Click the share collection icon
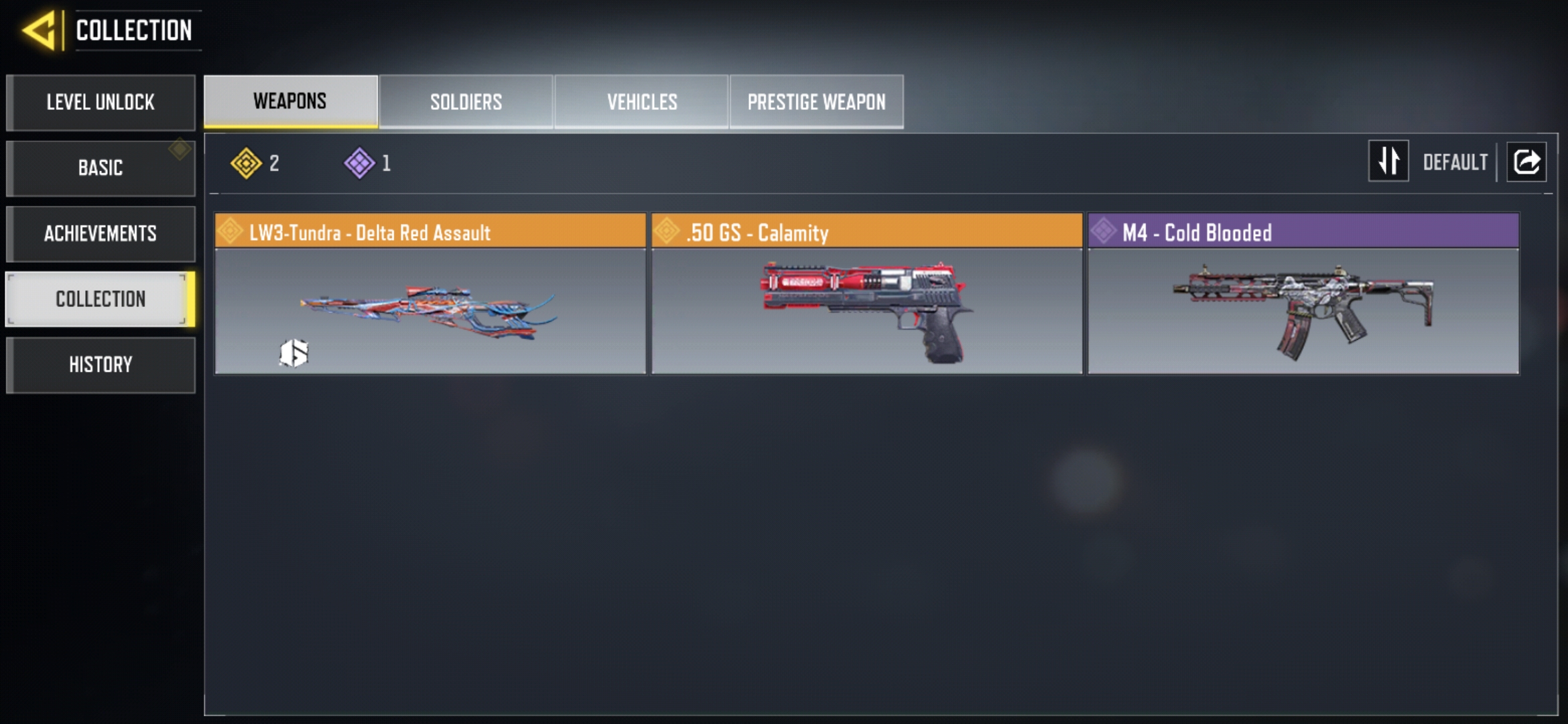Viewport: 1568px width, 724px height. coord(1526,162)
